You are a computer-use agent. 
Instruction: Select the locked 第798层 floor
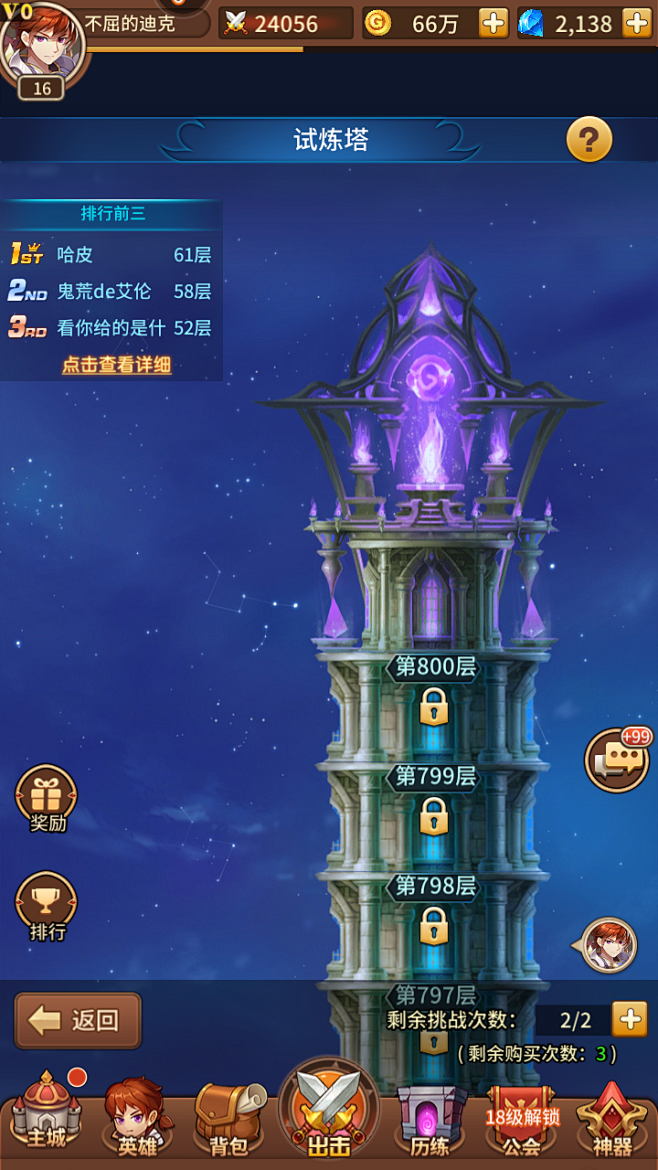coord(434,910)
